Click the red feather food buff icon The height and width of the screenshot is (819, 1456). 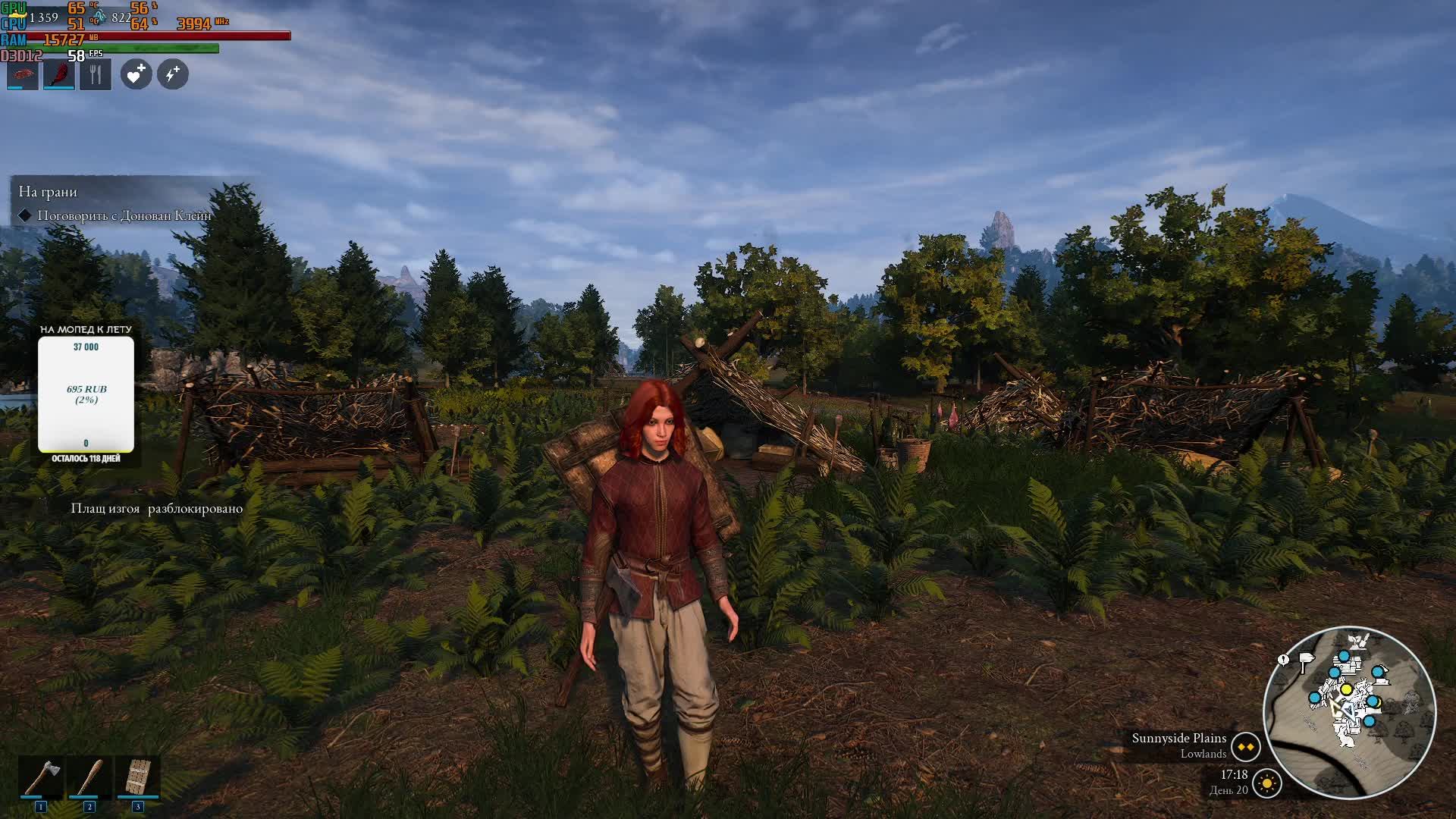59,74
